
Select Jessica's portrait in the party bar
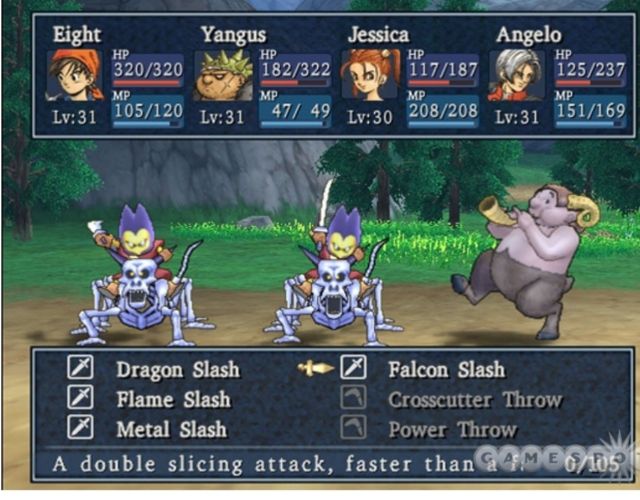pos(368,75)
